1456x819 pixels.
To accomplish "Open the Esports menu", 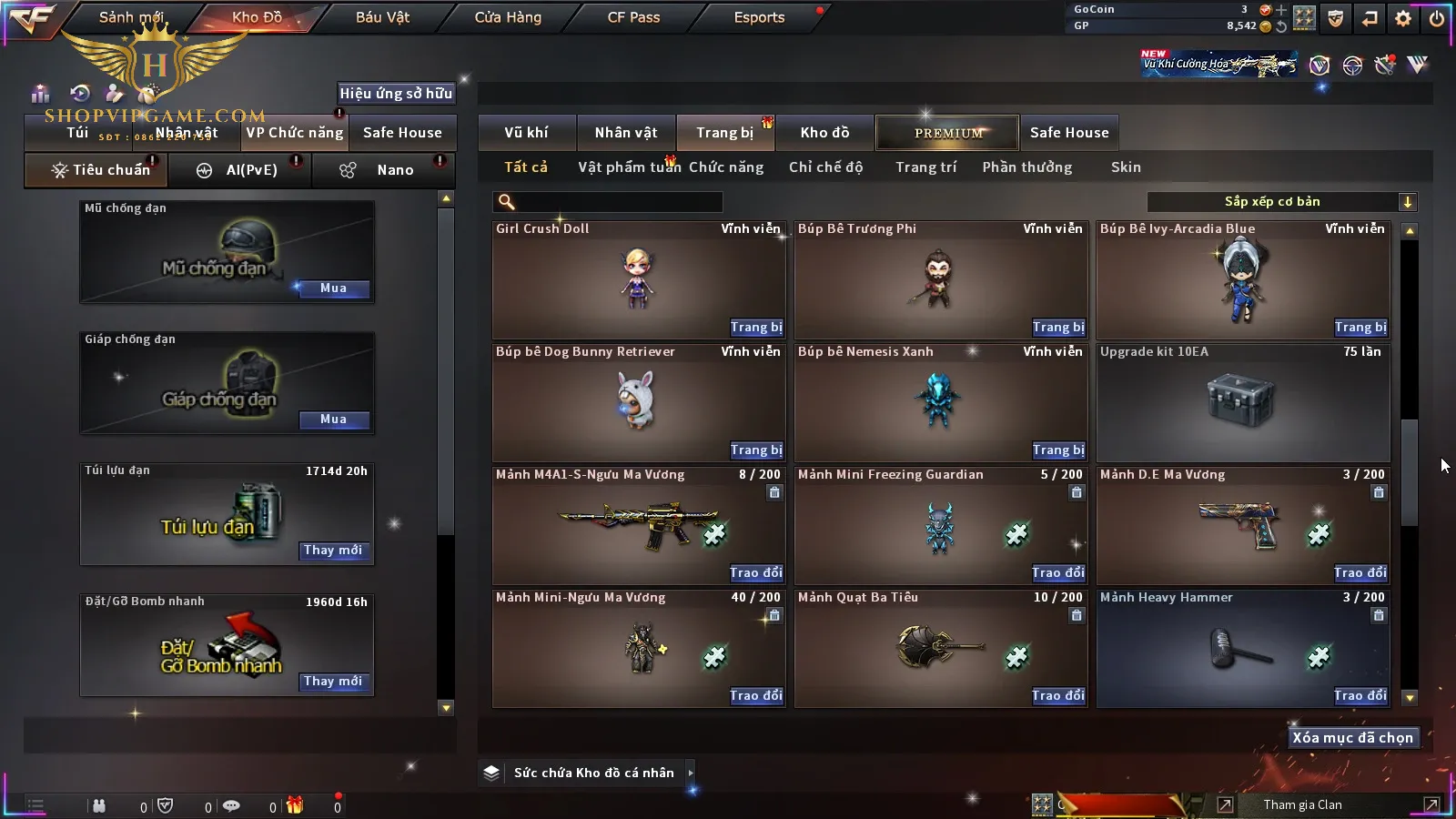I will click(x=759, y=17).
